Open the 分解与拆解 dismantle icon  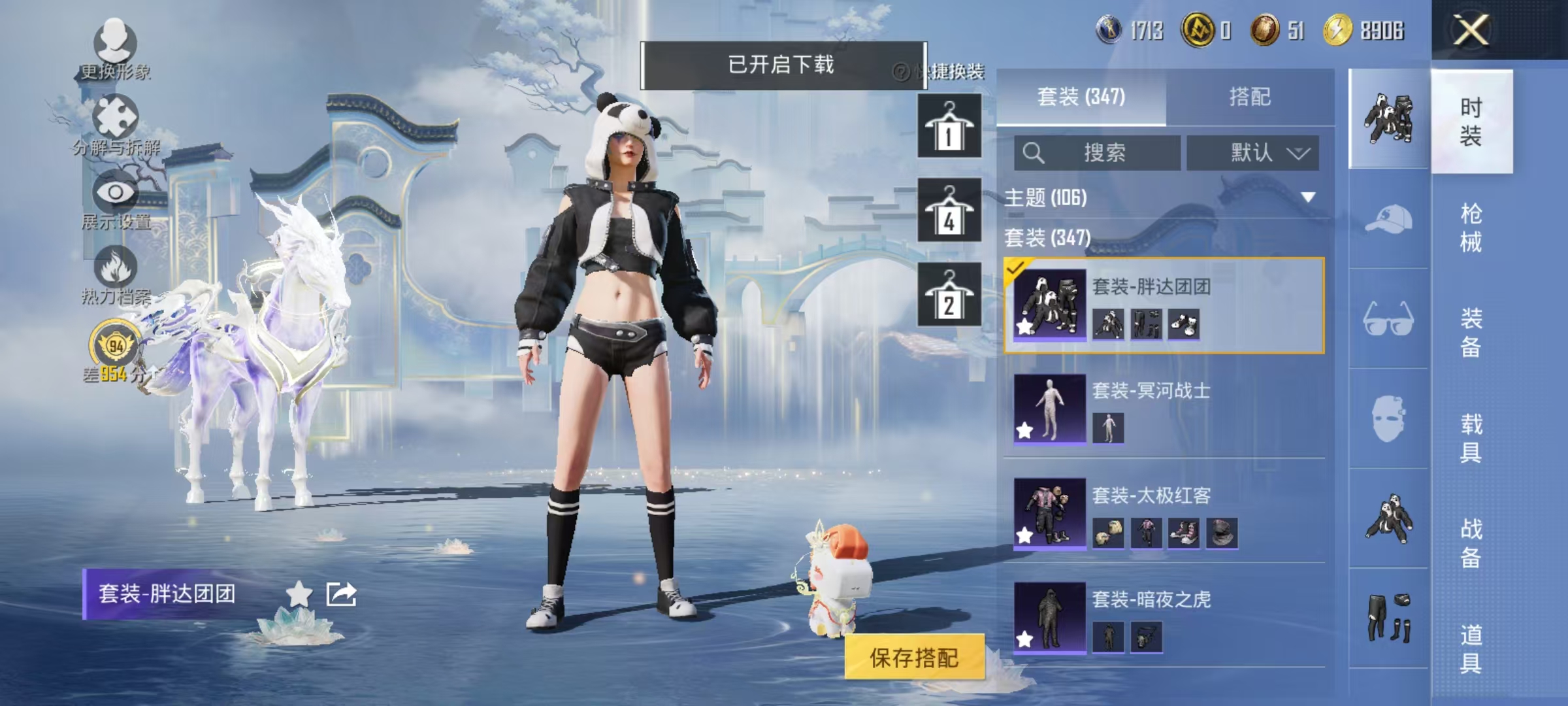114,114
